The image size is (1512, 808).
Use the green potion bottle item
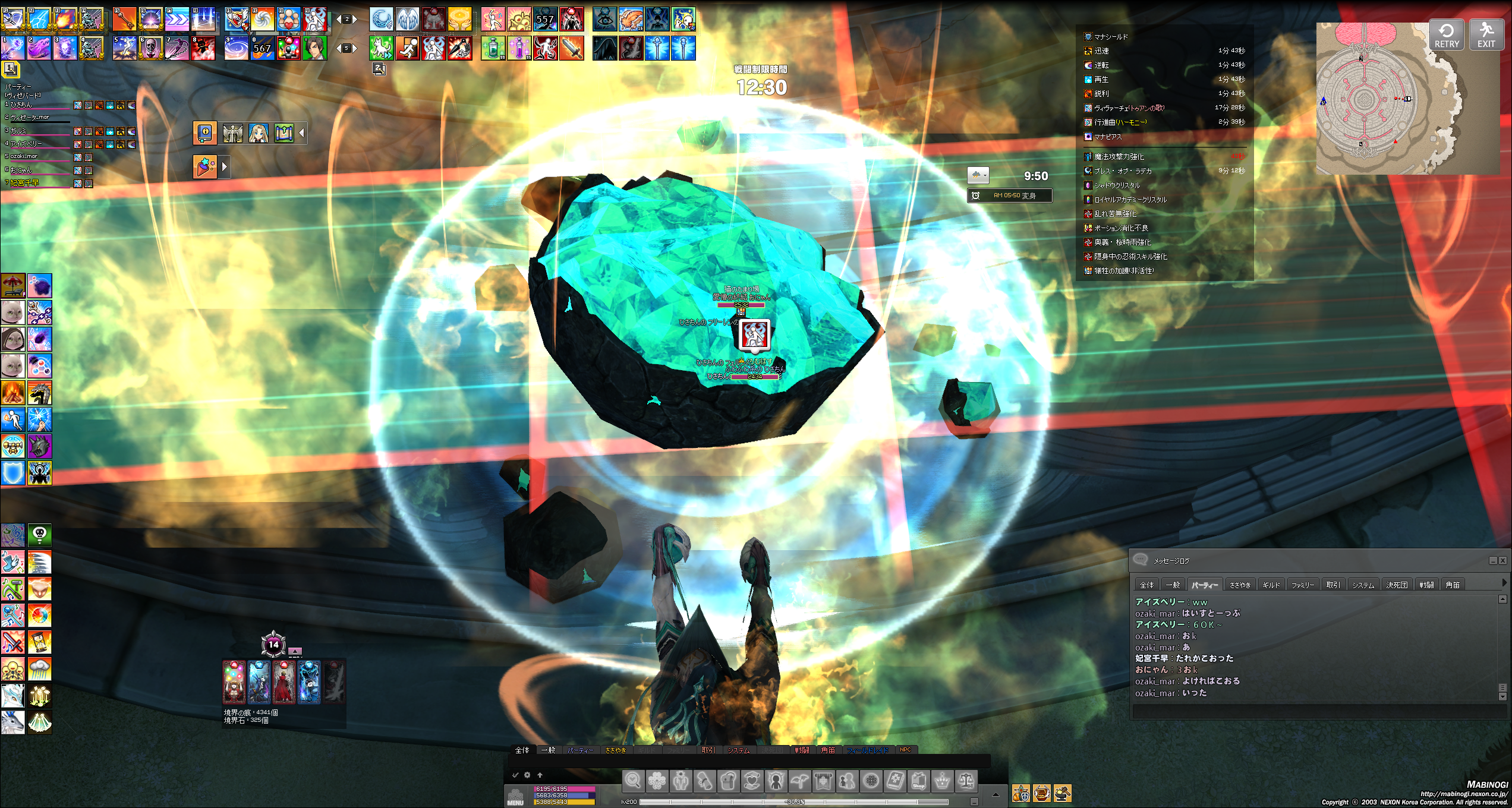coord(493,48)
